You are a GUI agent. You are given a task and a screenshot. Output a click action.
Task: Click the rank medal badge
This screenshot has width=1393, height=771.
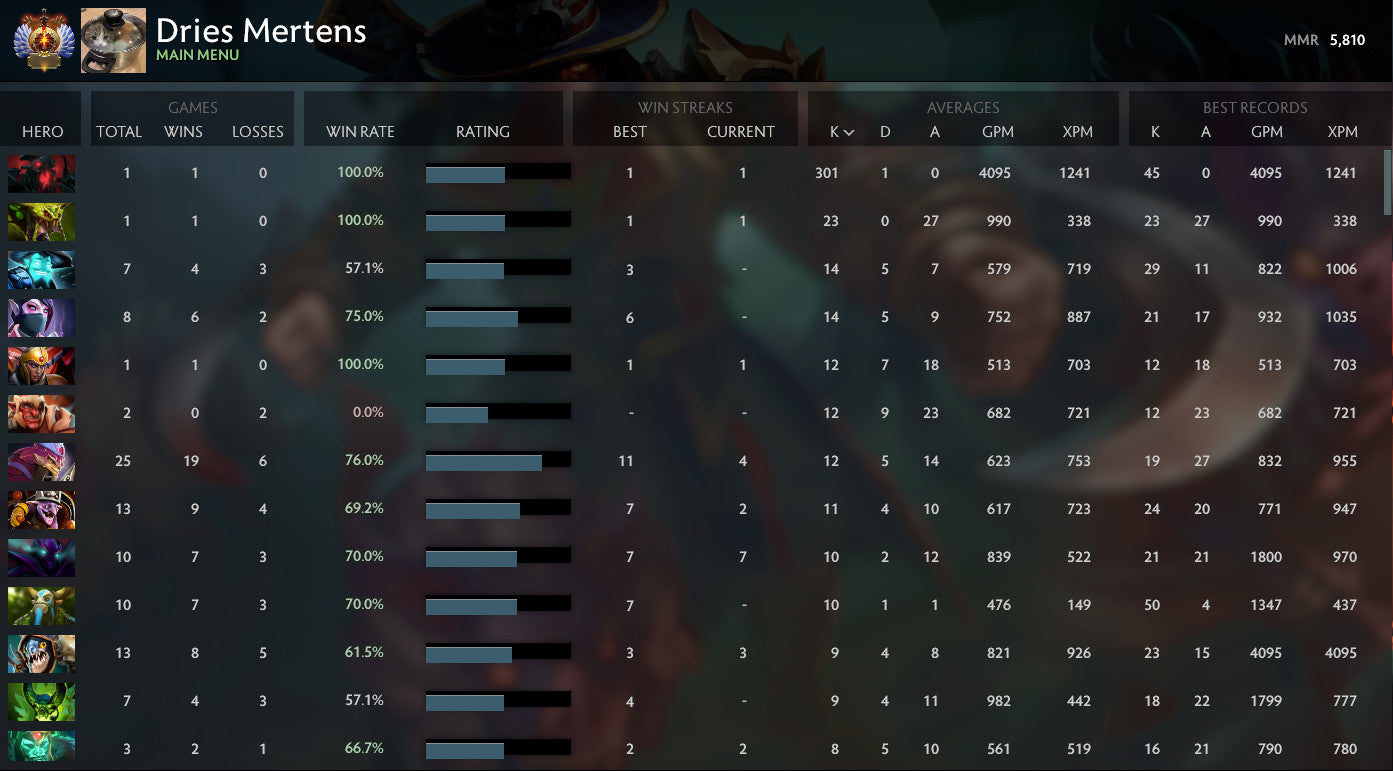[40, 40]
